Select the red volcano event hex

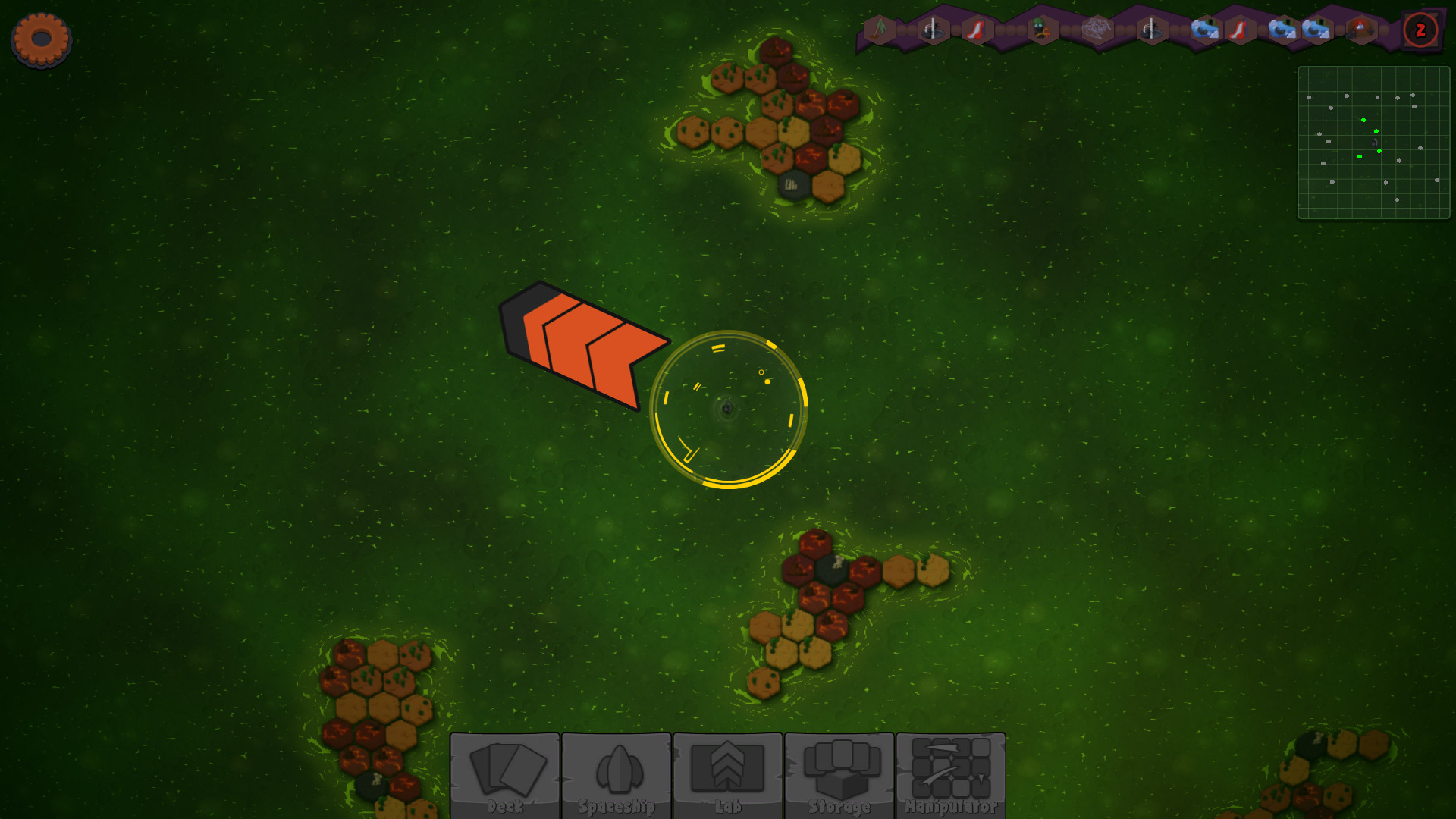pos(1361,30)
